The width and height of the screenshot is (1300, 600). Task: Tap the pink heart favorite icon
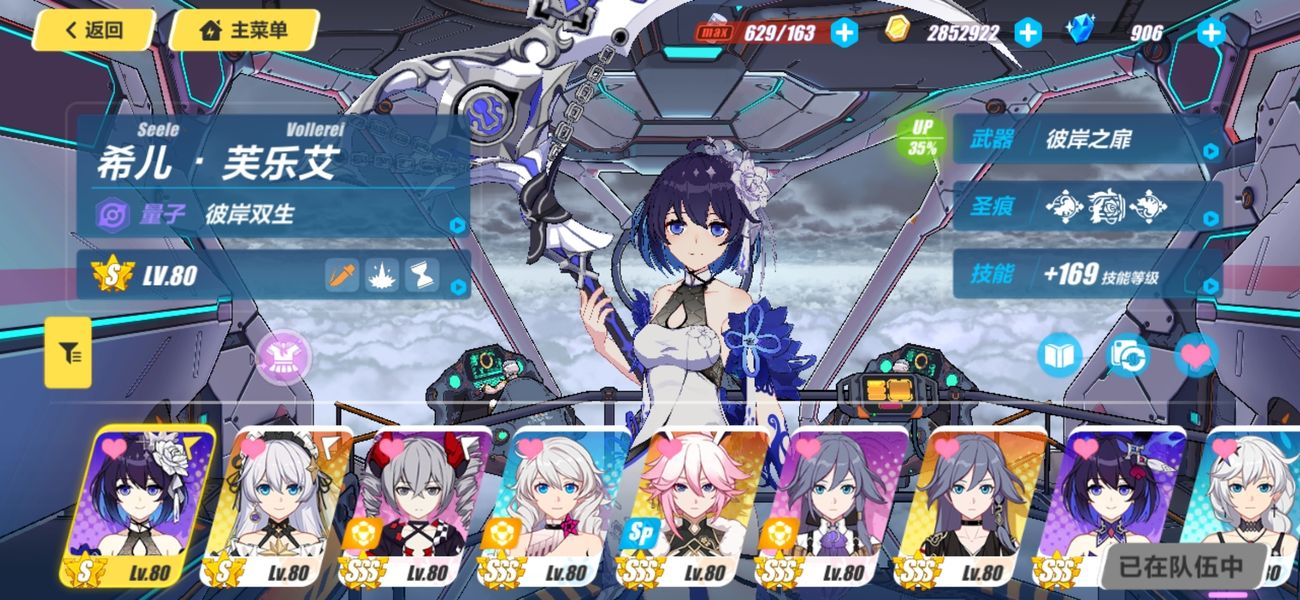(x=1196, y=355)
